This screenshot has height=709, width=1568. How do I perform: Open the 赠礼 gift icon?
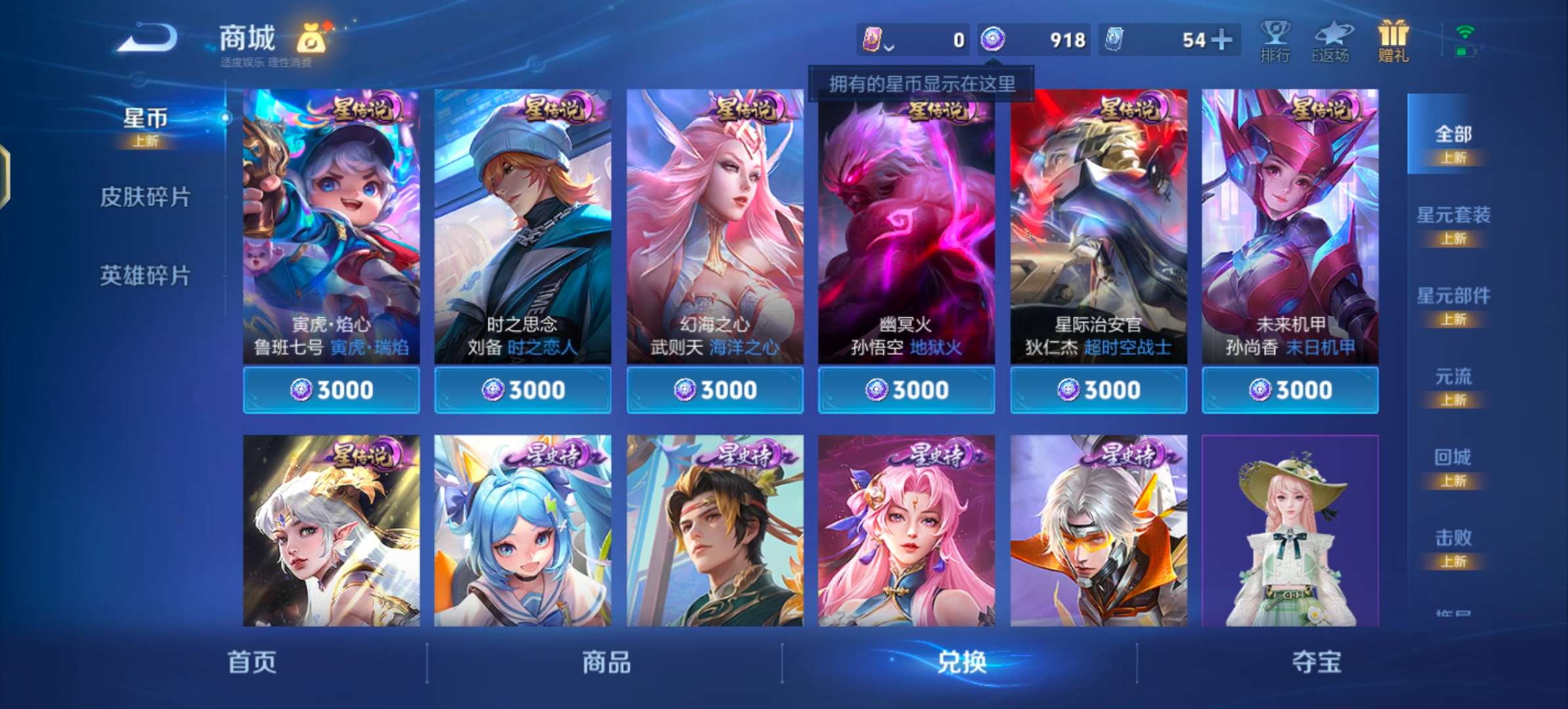[1393, 39]
